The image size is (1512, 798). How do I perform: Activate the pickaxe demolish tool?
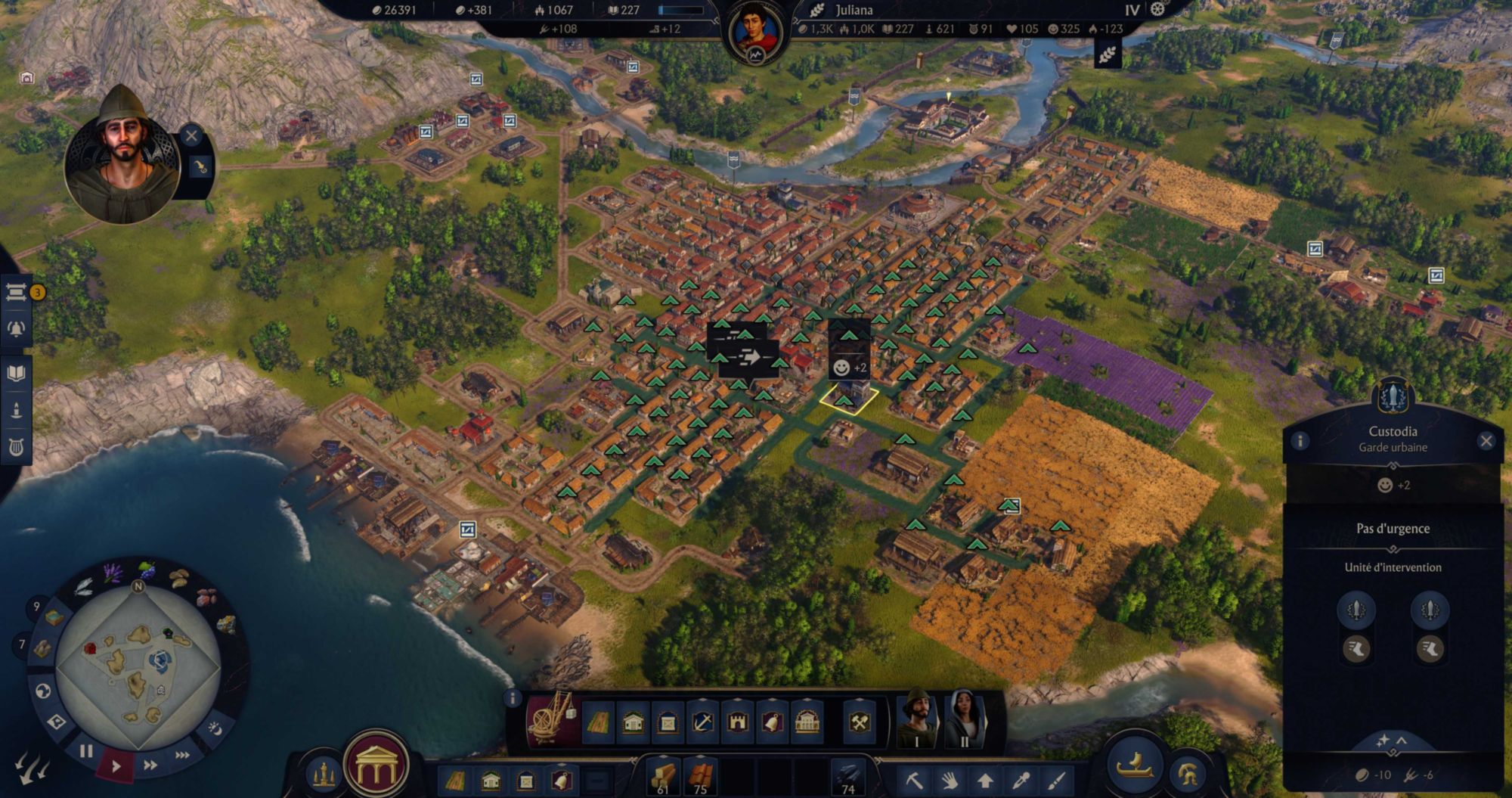click(915, 779)
